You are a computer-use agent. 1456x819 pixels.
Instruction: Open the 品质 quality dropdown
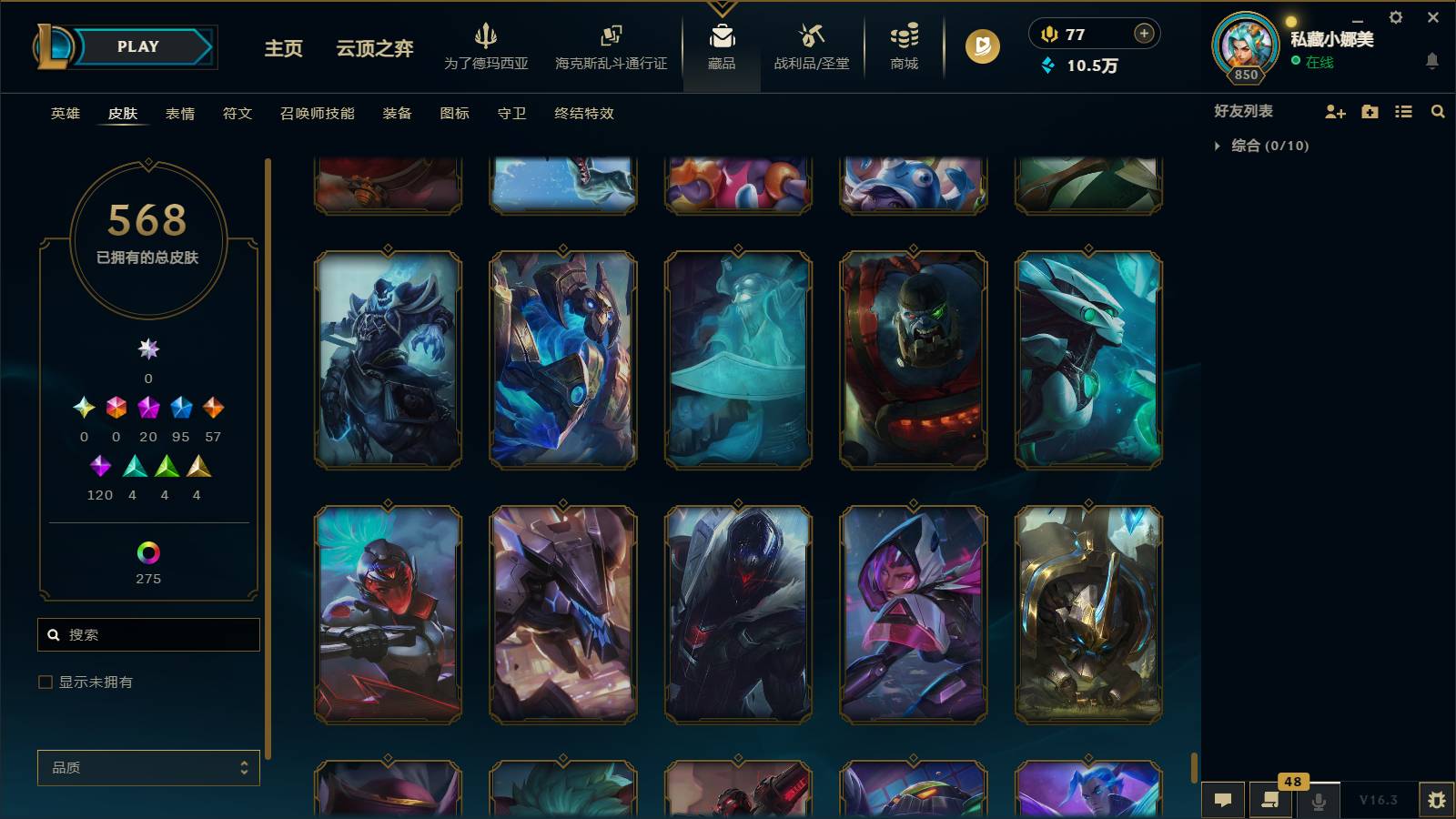[148, 767]
